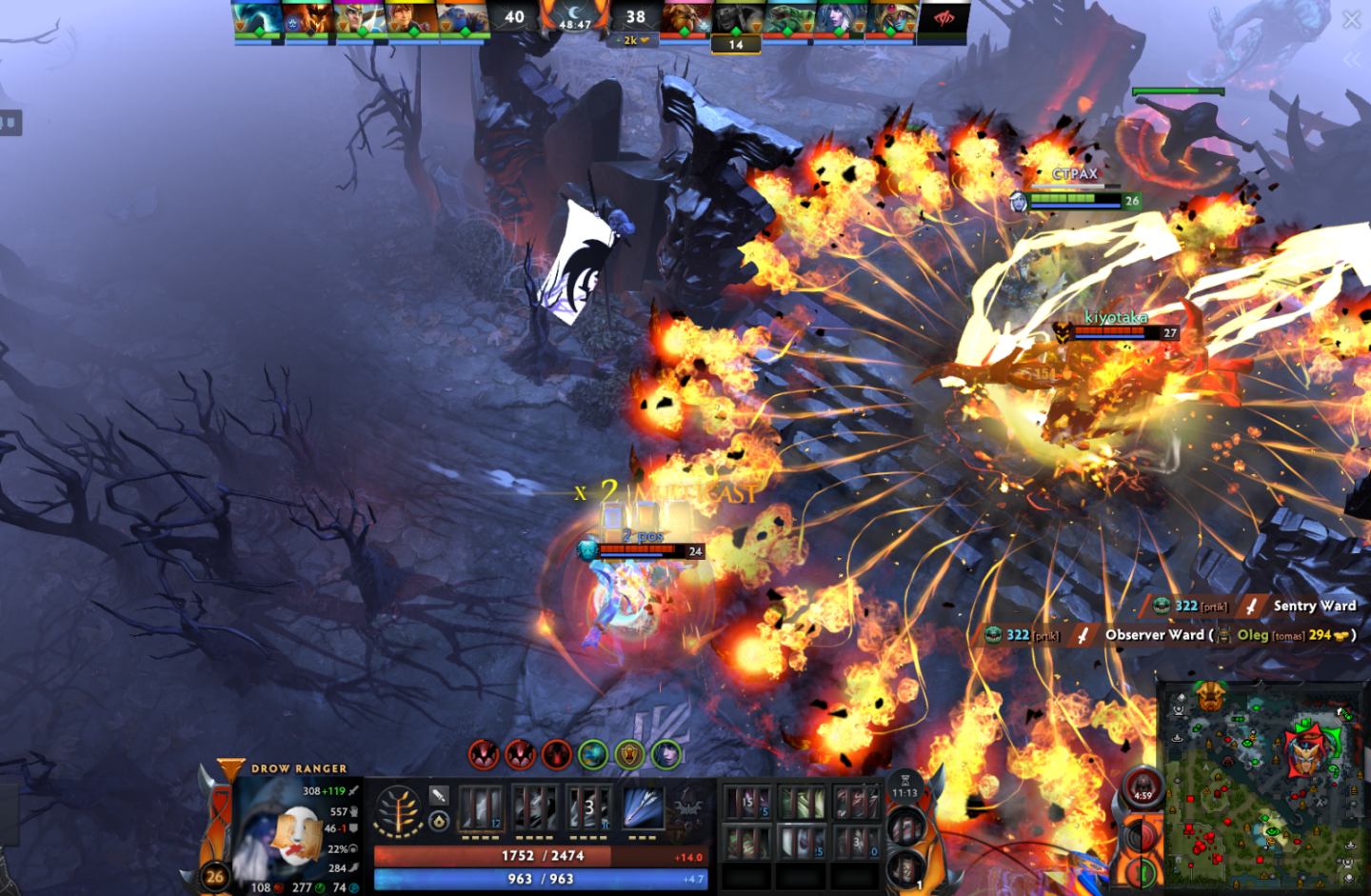Activate the Marksmanship arrows ability

coord(643,807)
